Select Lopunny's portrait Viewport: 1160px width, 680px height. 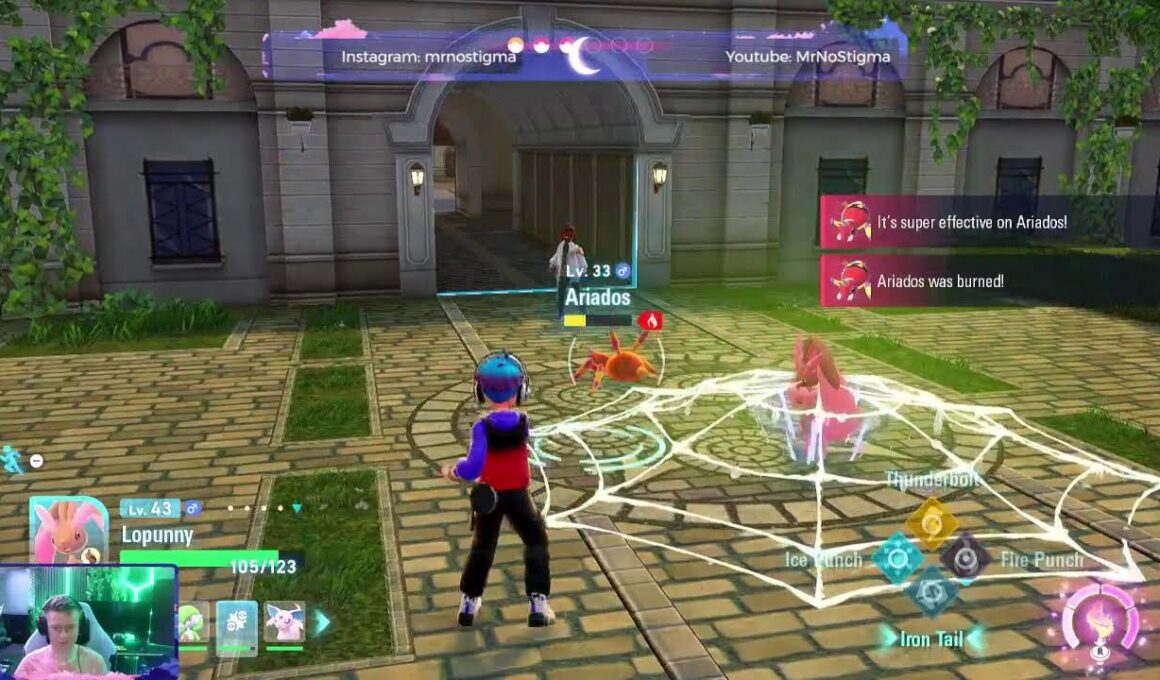tap(68, 530)
